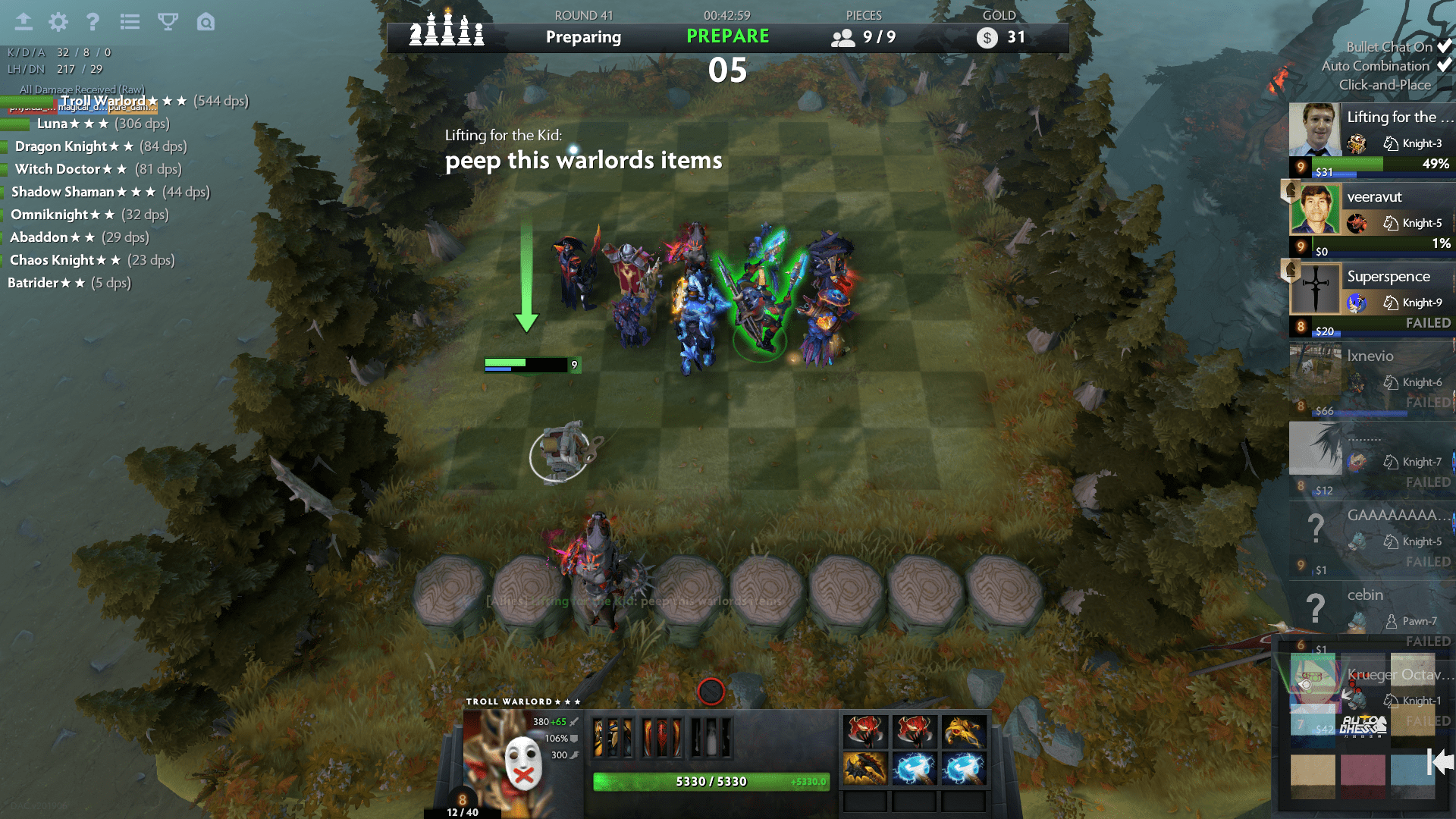The height and width of the screenshot is (819, 1456).
Task: Click veeravut's player name
Action: [1376, 197]
